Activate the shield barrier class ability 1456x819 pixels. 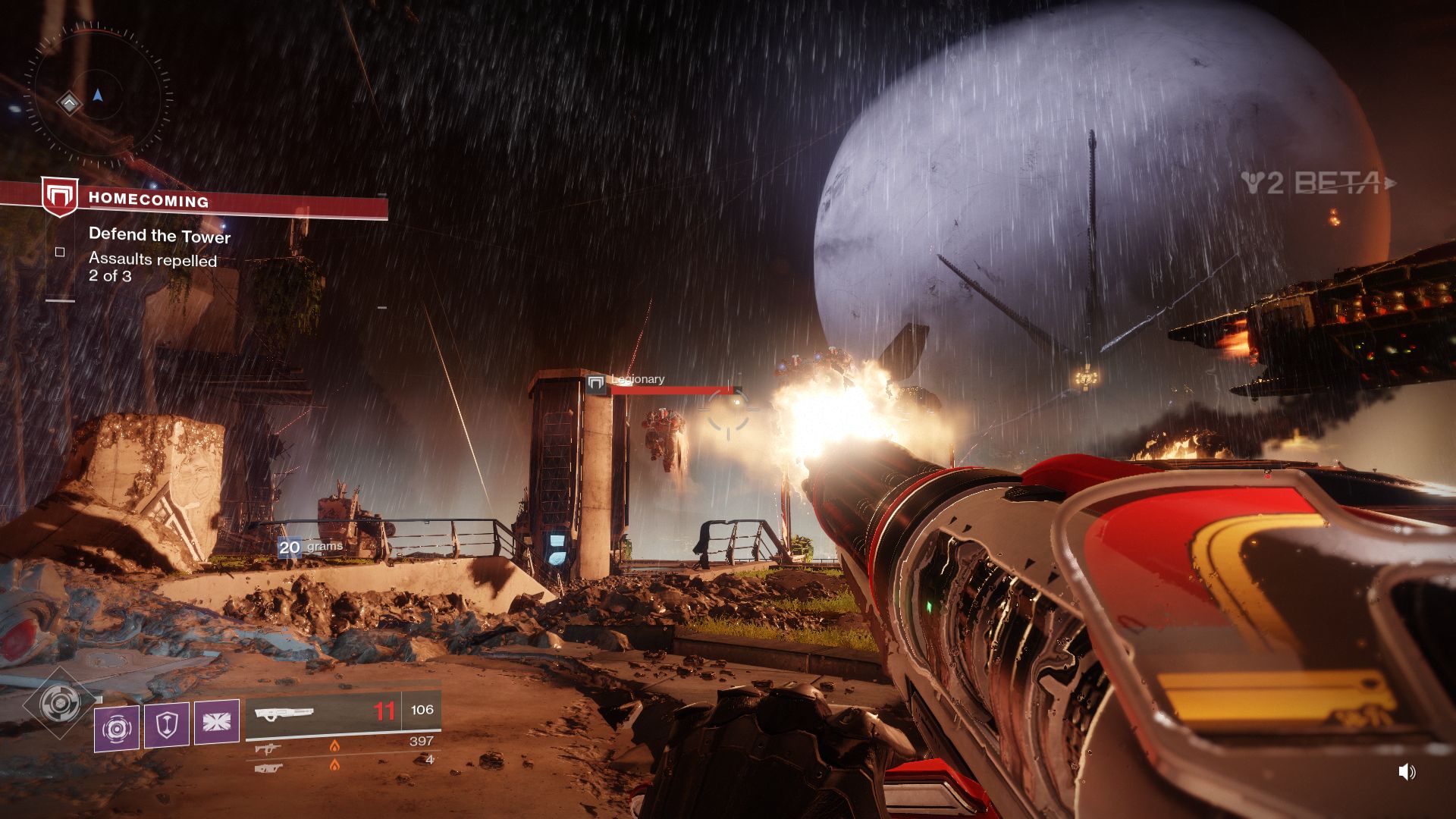click(x=167, y=724)
